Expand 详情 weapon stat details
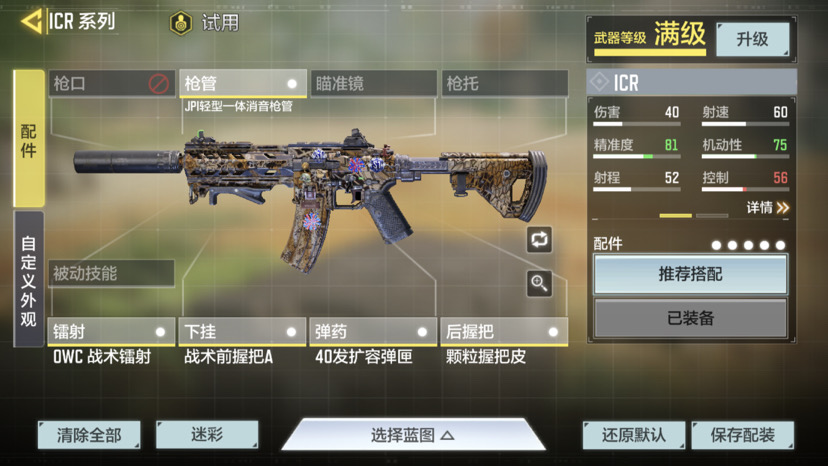The width and height of the screenshot is (828, 466). 767,208
